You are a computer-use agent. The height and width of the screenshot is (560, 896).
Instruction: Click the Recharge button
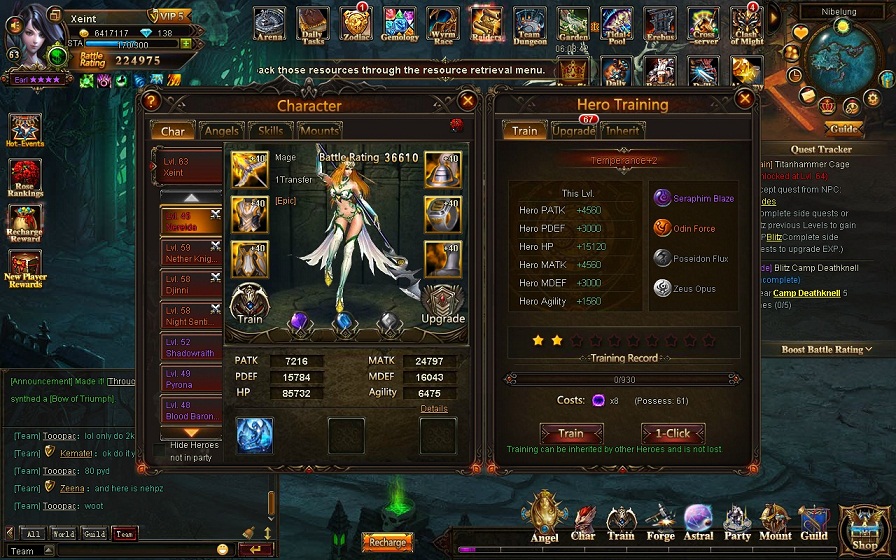[387, 542]
